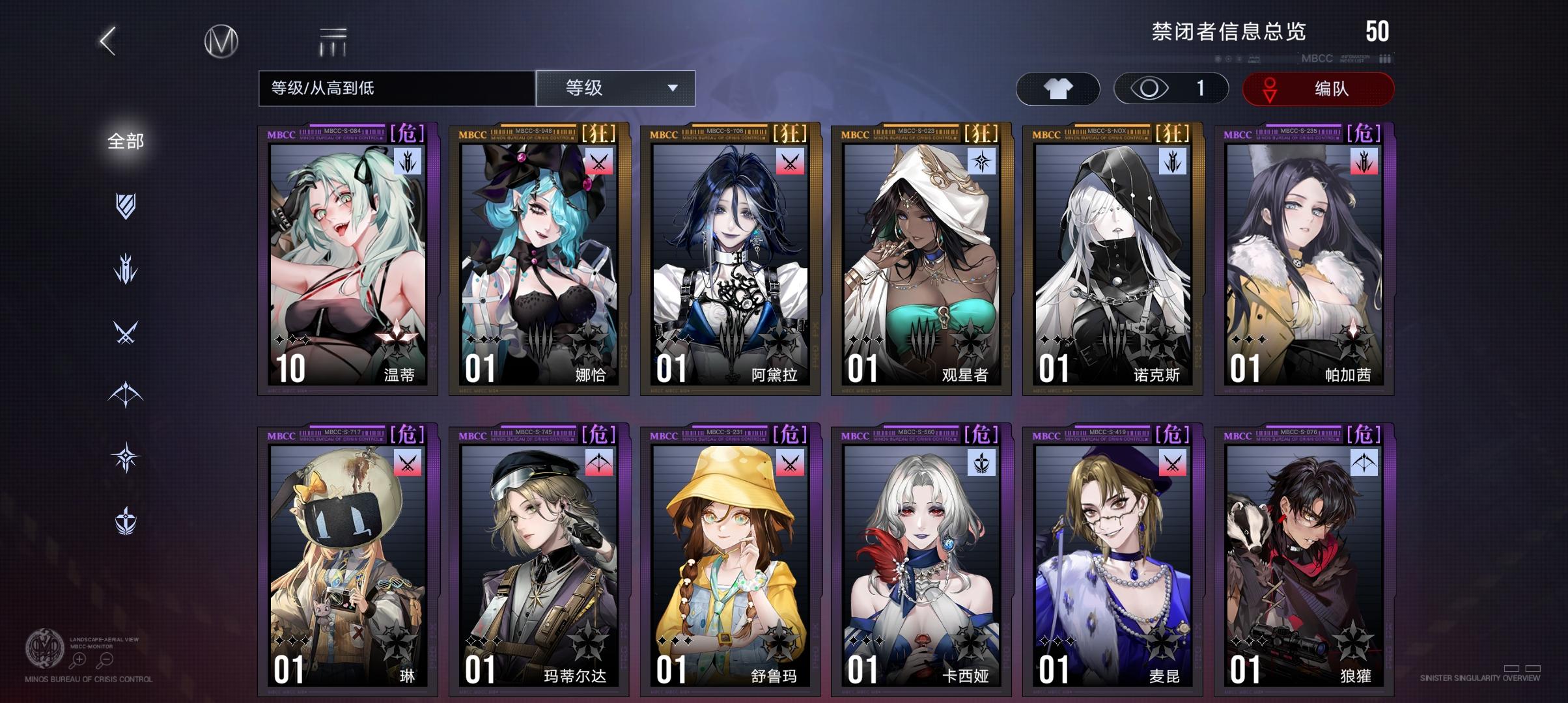Click the outfit shirt icon near the top right
Viewport: 1568px width, 703px height.
pyautogui.click(x=1058, y=88)
